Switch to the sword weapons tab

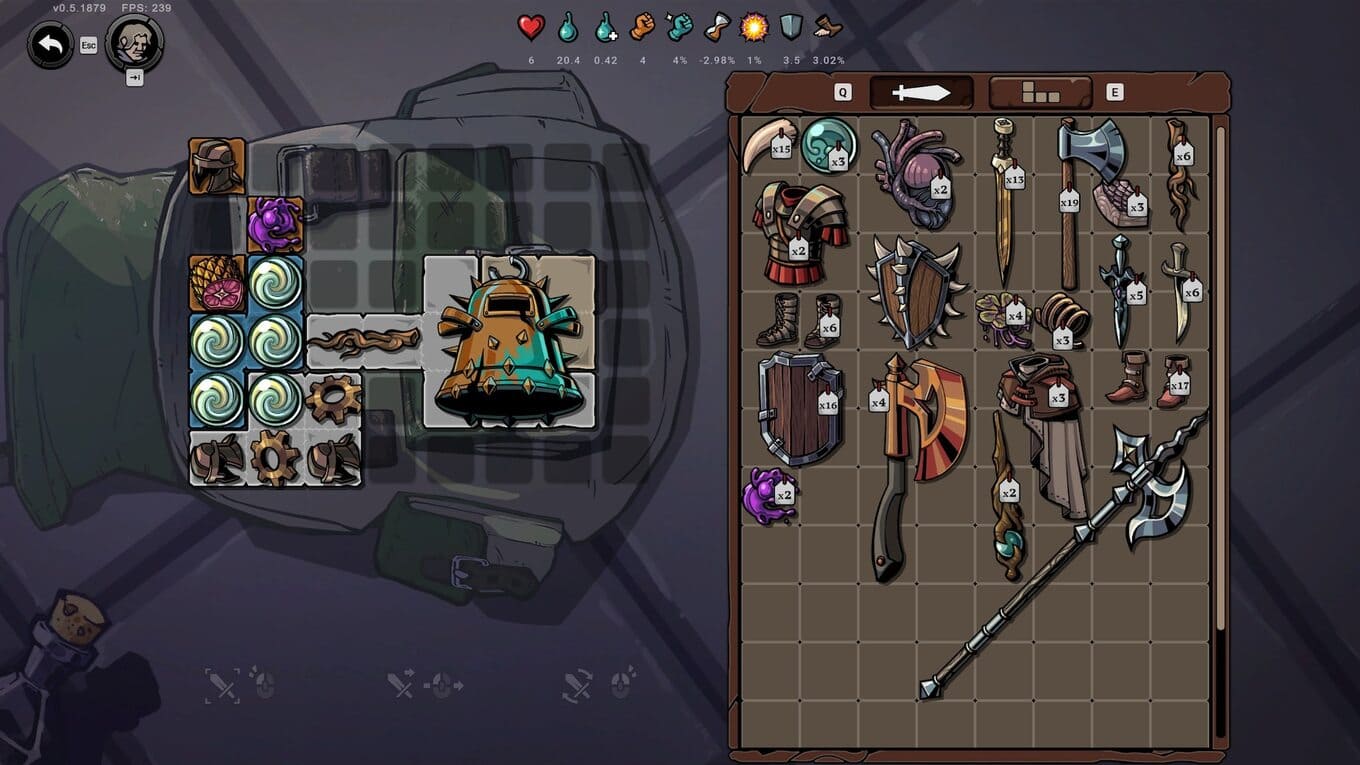pos(921,93)
